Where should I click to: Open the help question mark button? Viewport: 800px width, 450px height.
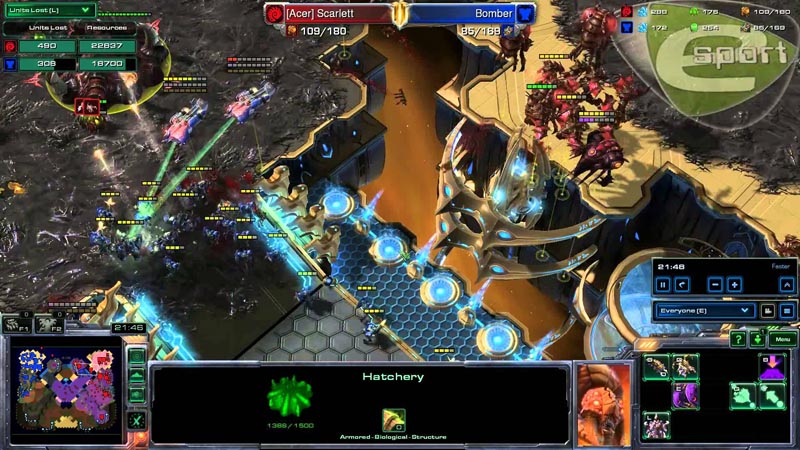pos(738,340)
